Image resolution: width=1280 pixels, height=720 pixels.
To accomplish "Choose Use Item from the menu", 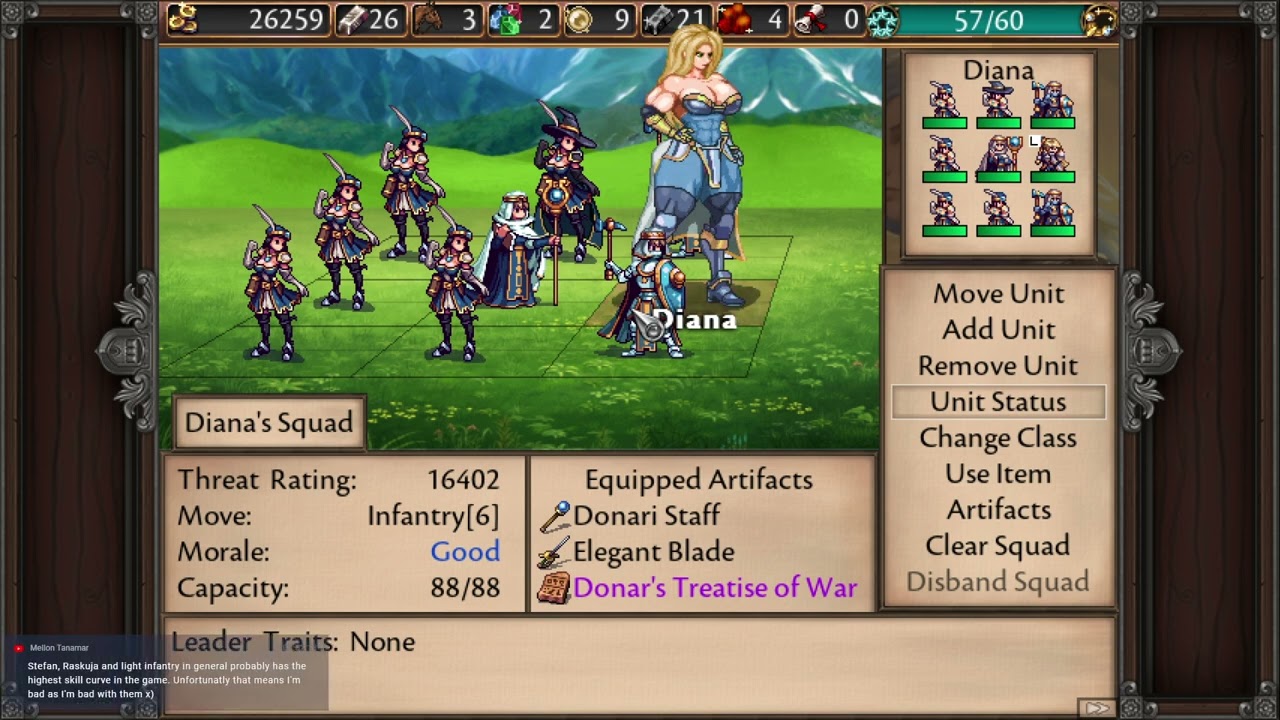I will (x=998, y=474).
